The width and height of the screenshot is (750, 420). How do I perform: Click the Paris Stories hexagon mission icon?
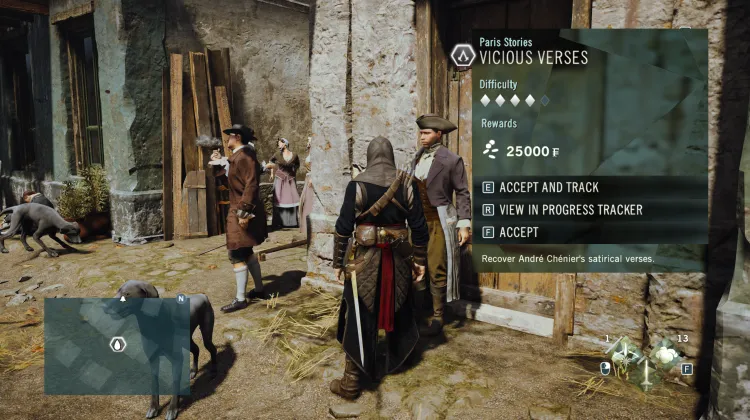(x=462, y=55)
